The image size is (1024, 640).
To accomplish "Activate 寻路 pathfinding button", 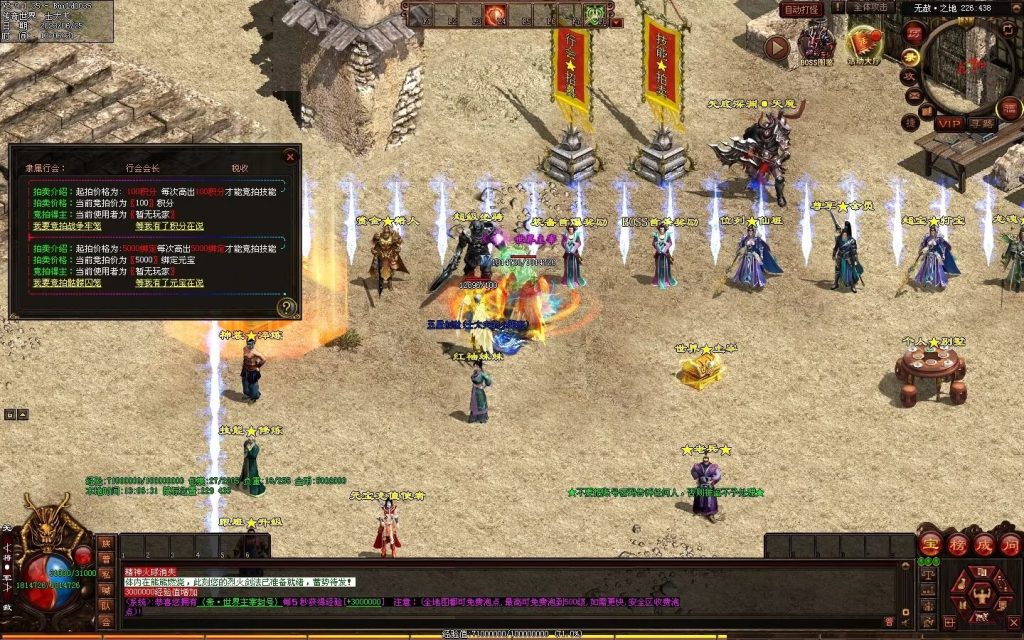I will 981,123.
